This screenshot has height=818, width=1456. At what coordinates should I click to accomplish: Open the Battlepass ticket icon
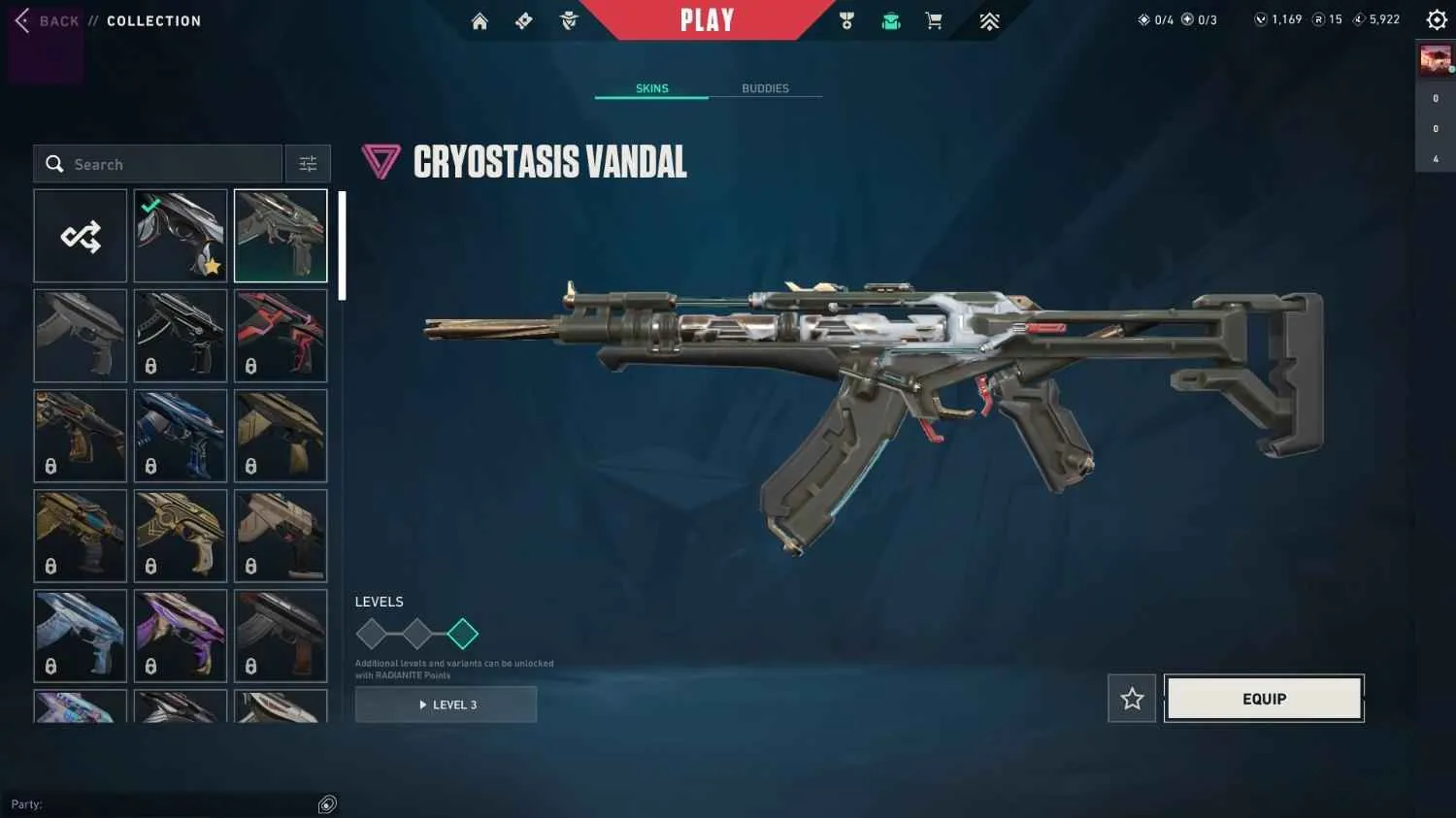pyautogui.click(x=523, y=19)
